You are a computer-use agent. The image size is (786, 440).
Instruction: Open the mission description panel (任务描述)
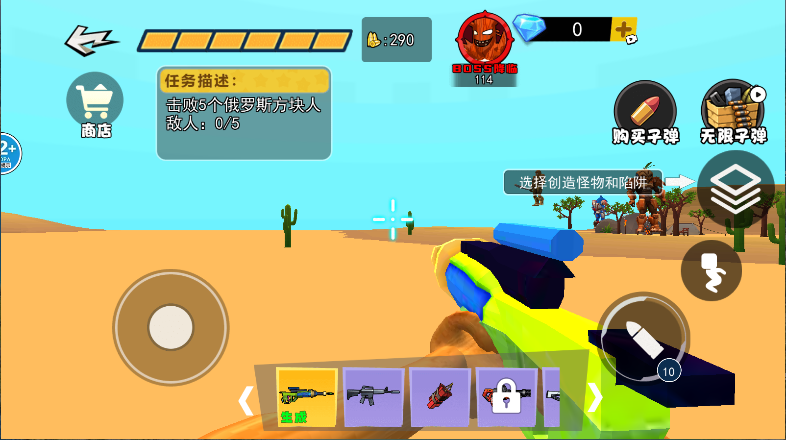[243, 113]
